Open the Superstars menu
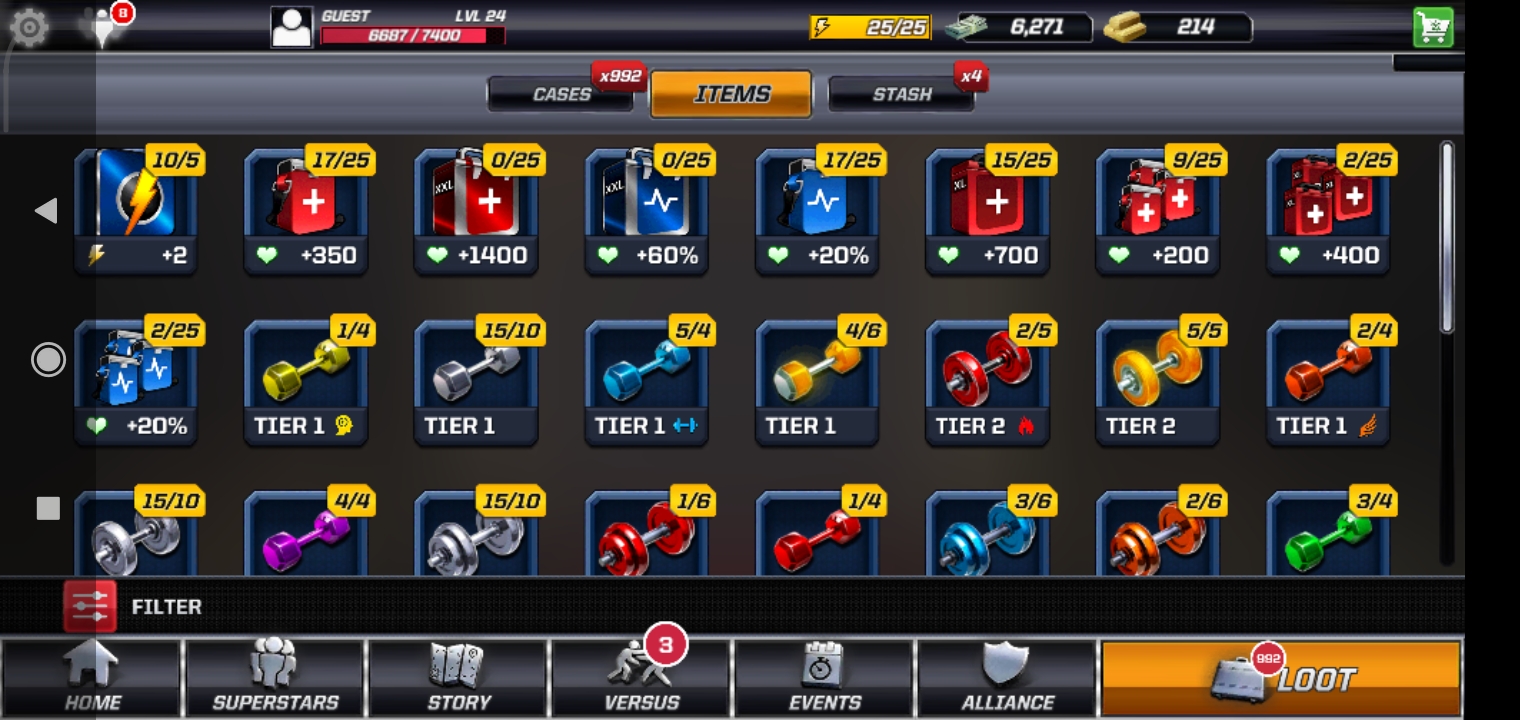Image resolution: width=1520 pixels, height=720 pixels. [275, 677]
